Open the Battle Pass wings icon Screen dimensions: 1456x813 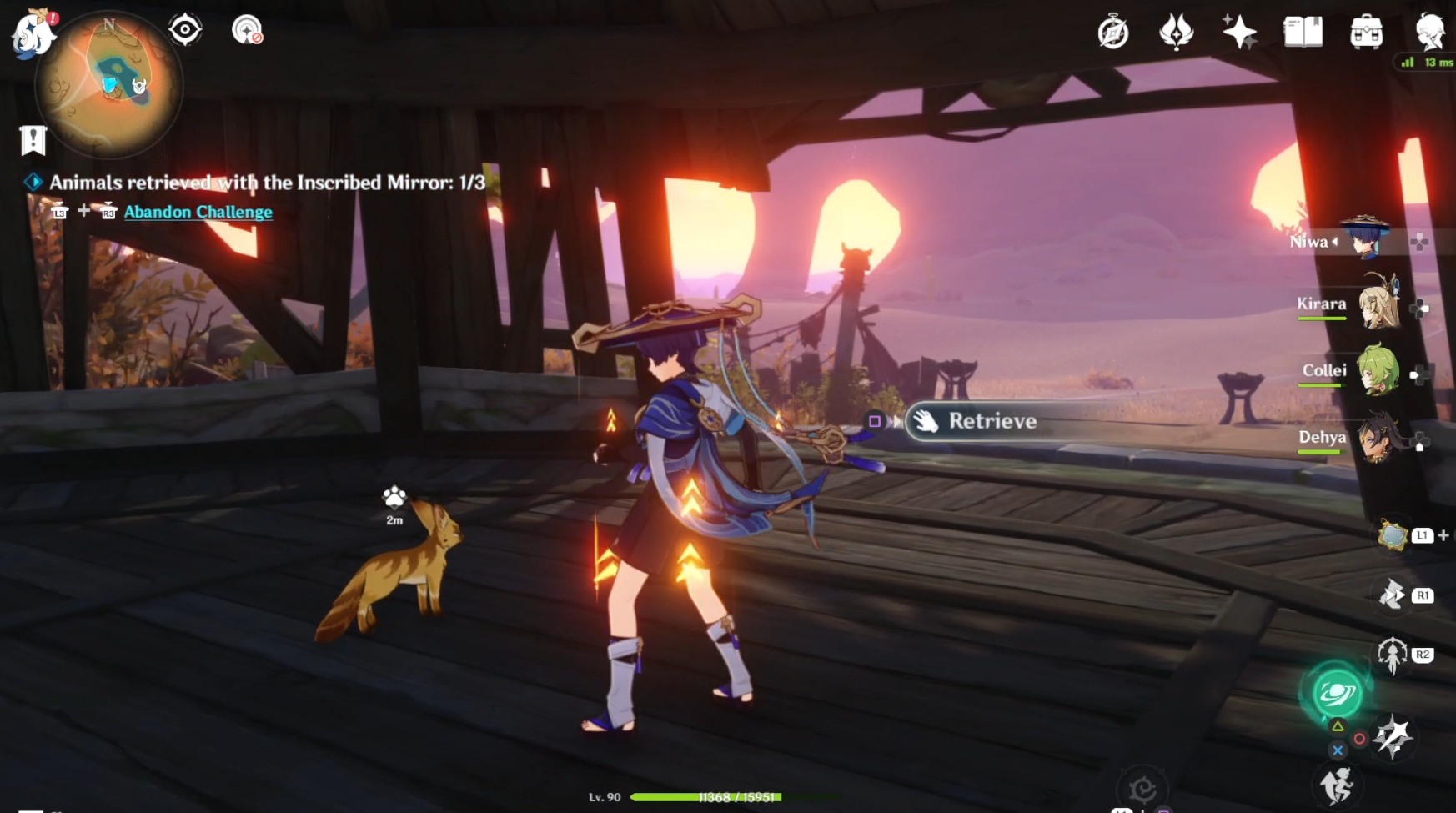point(1177,33)
